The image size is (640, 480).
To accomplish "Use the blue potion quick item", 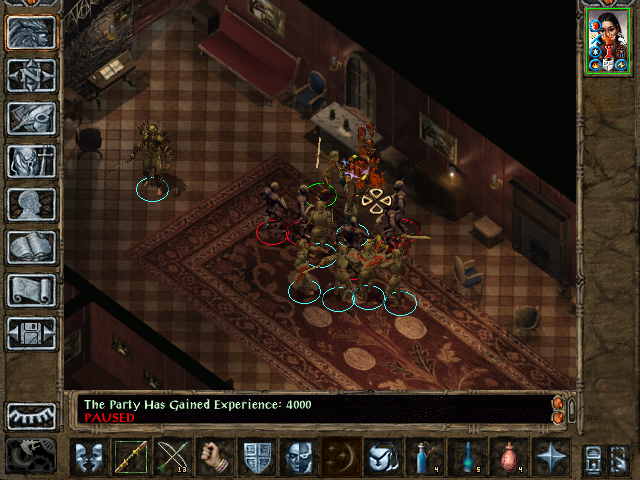I will pos(425,457).
